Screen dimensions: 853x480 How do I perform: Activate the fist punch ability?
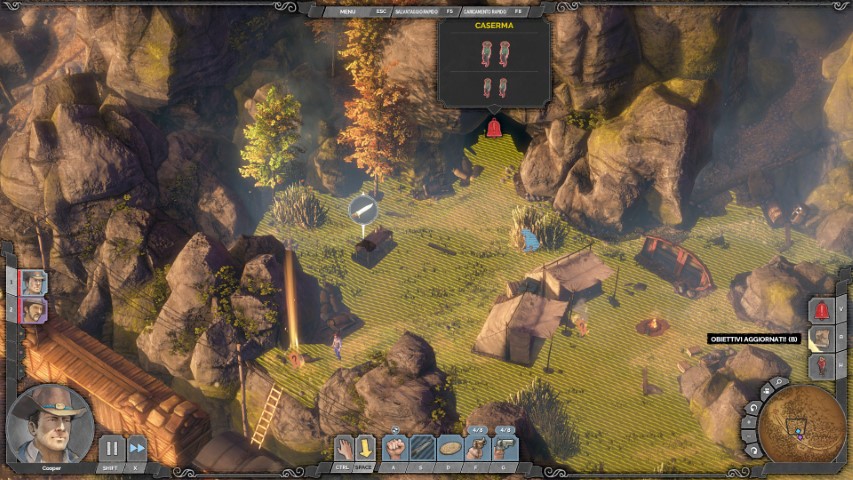pyautogui.click(x=397, y=447)
